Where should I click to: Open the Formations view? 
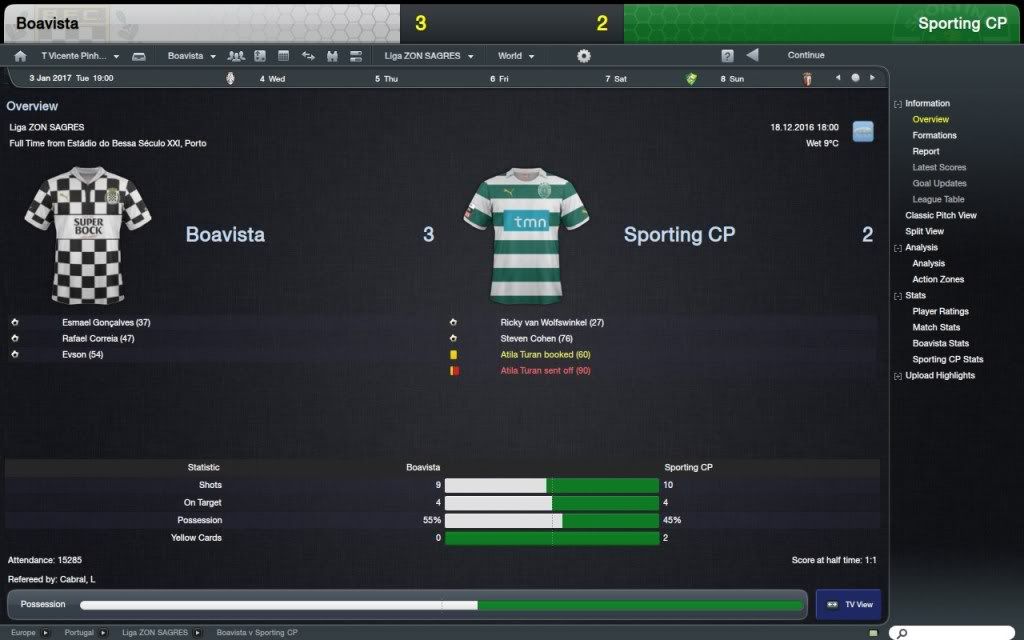(934, 135)
